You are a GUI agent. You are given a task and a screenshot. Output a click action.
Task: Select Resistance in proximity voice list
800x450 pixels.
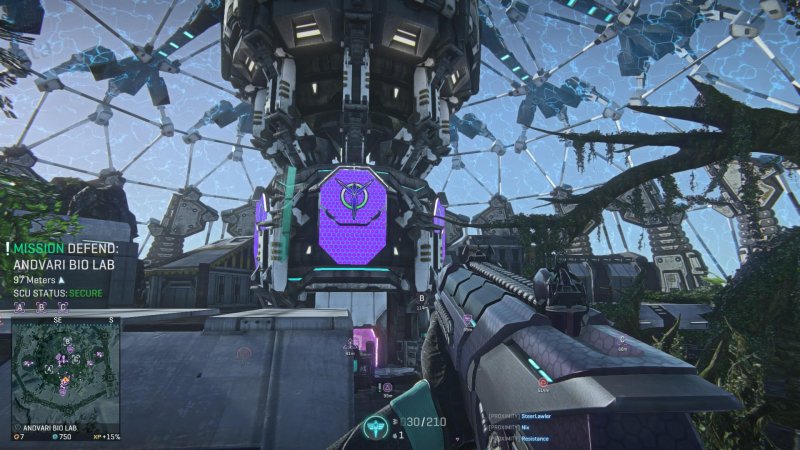[x=533, y=439]
